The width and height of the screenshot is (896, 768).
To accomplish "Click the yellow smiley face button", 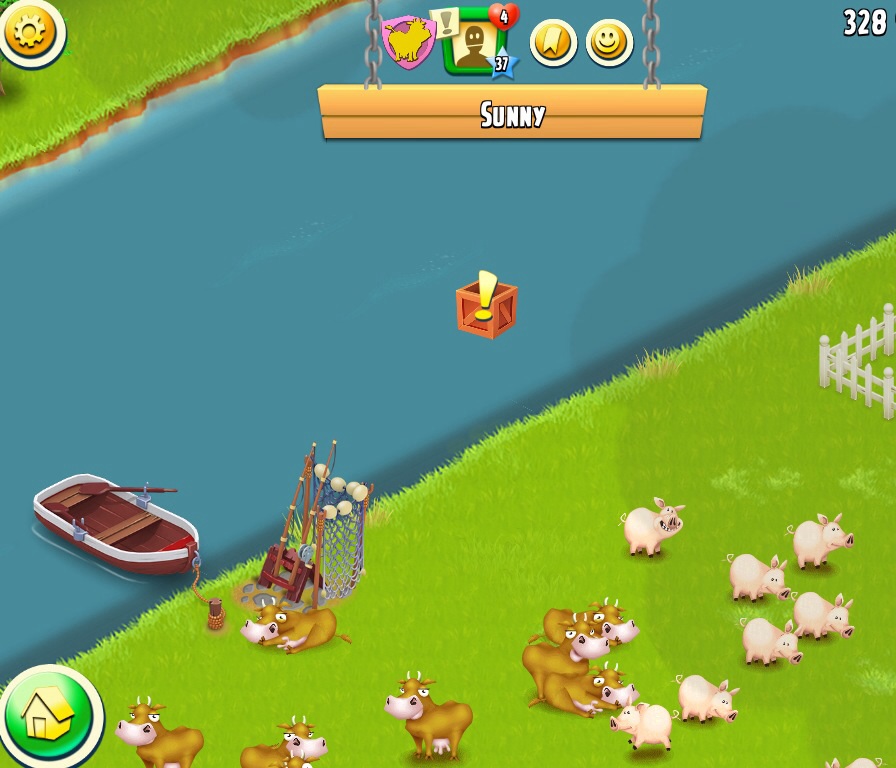I will click(x=609, y=43).
